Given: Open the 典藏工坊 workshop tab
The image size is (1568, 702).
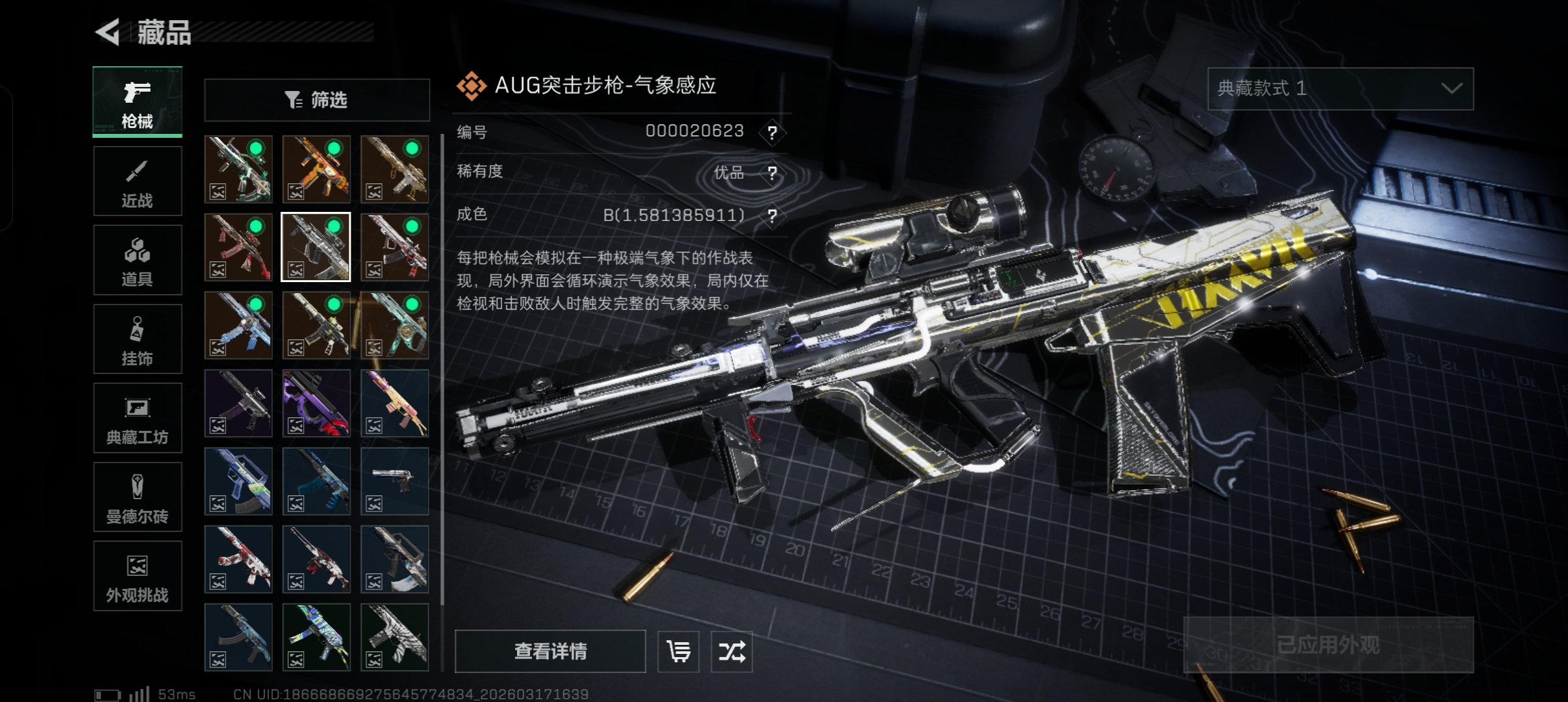Looking at the screenshot, I should coord(137,418).
